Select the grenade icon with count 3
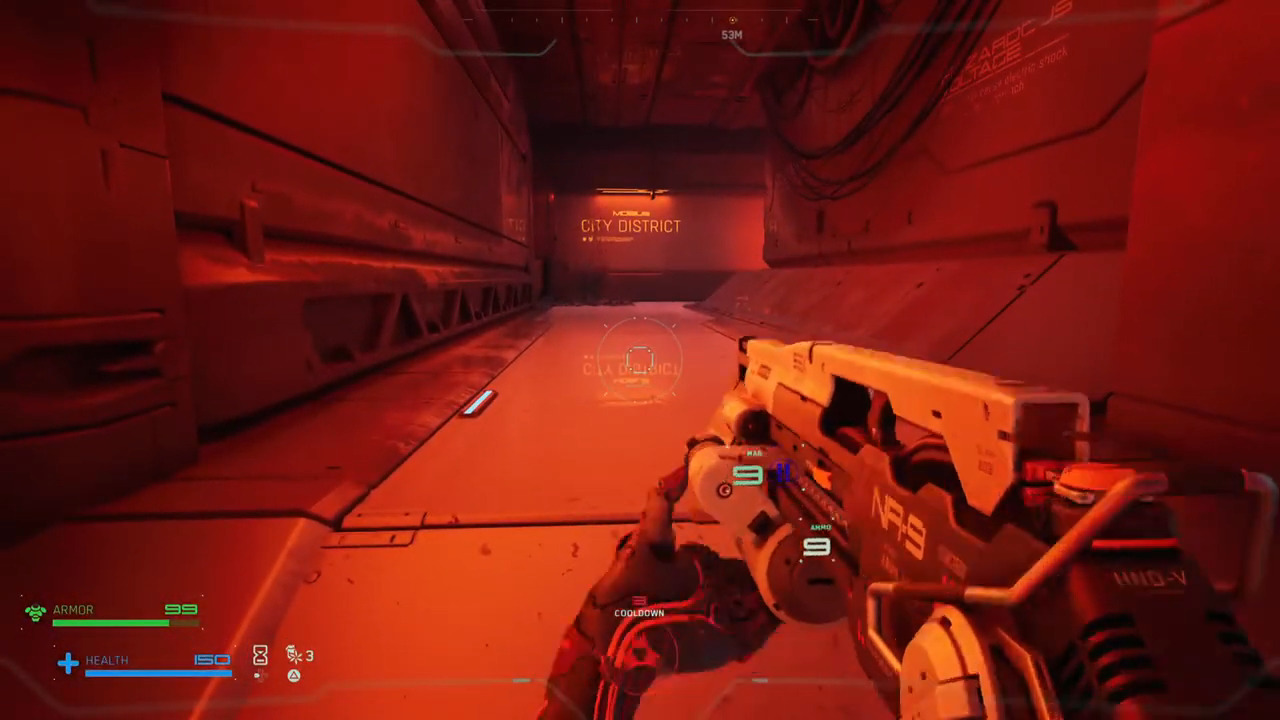Screen dimensions: 1280x720 point(295,655)
